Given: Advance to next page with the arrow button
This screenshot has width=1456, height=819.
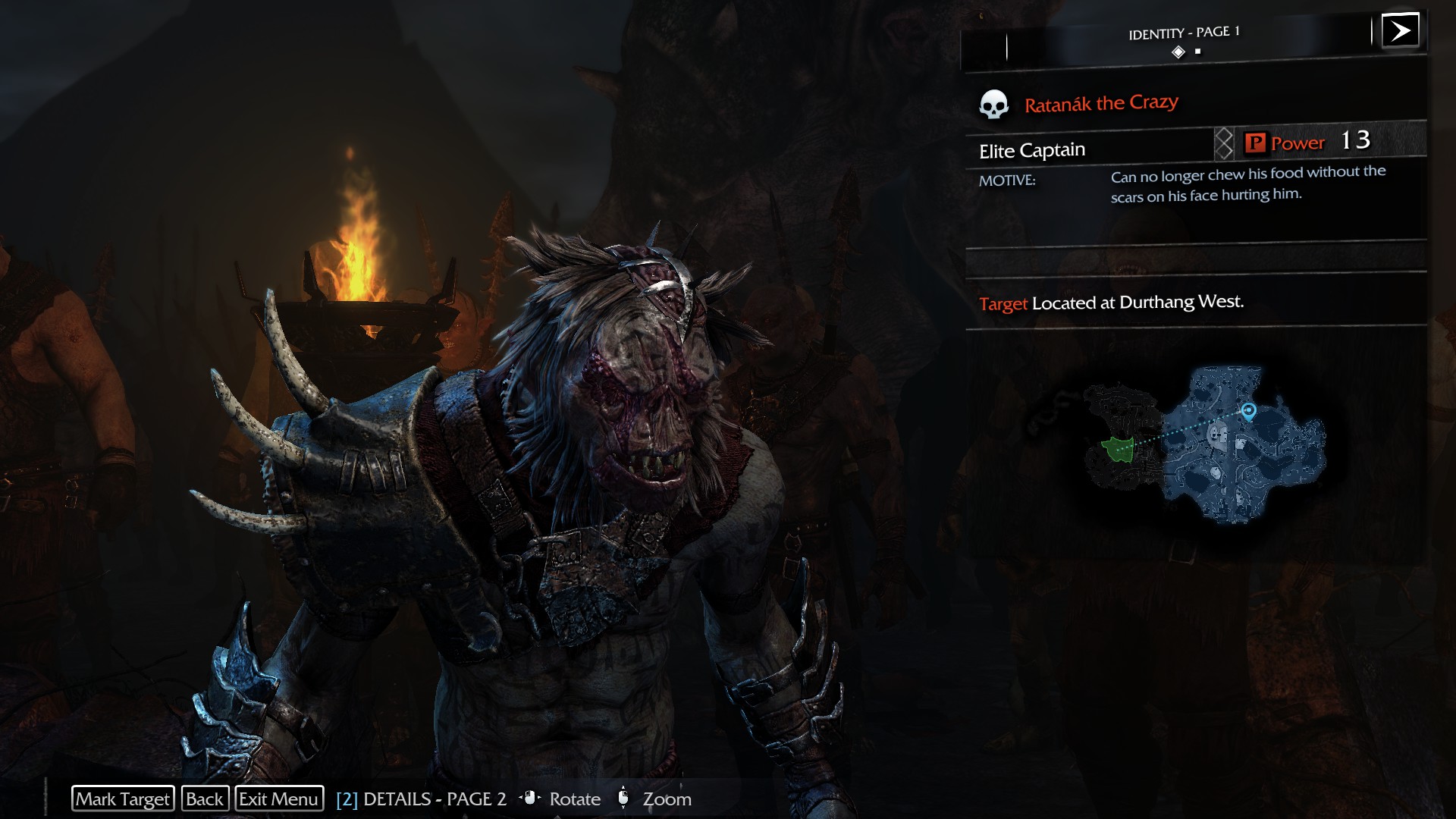Looking at the screenshot, I should pos(1400,31).
